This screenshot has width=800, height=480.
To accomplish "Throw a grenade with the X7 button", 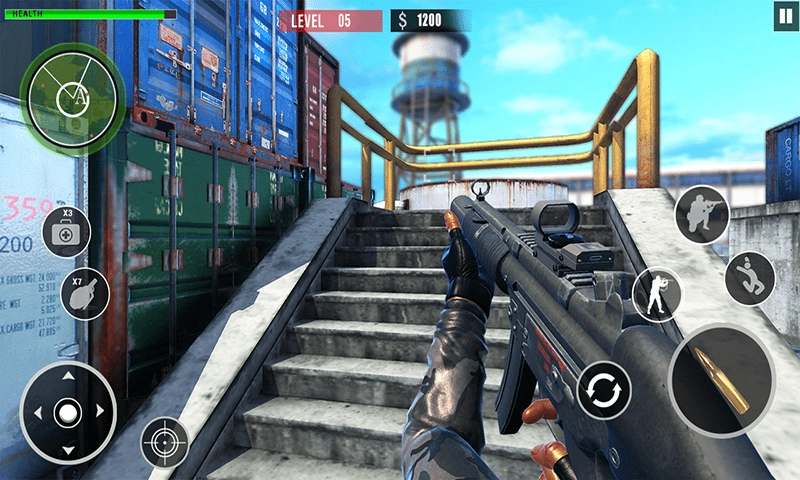I will coord(84,295).
